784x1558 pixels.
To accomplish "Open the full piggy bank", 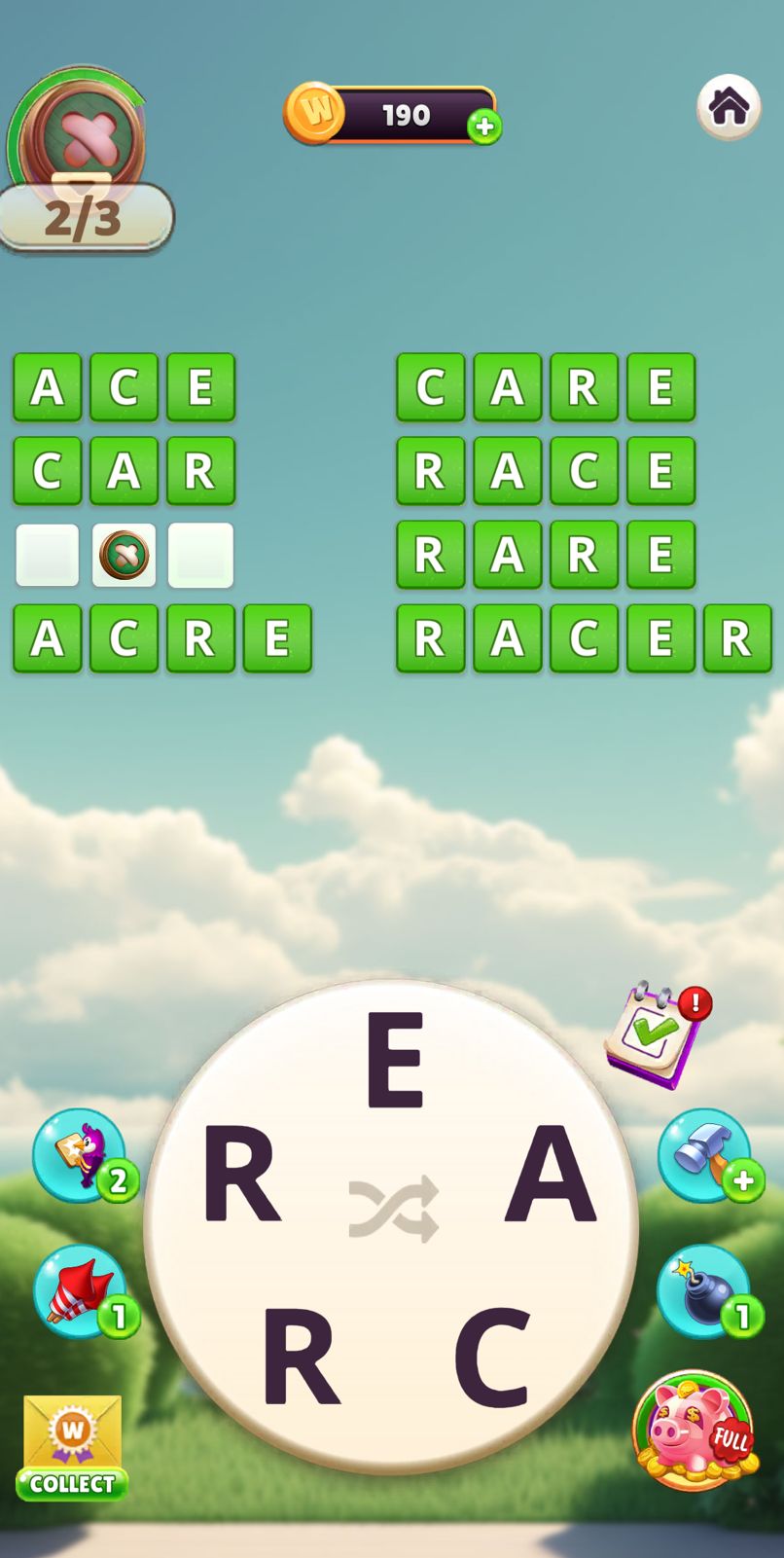I will tap(693, 1430).
